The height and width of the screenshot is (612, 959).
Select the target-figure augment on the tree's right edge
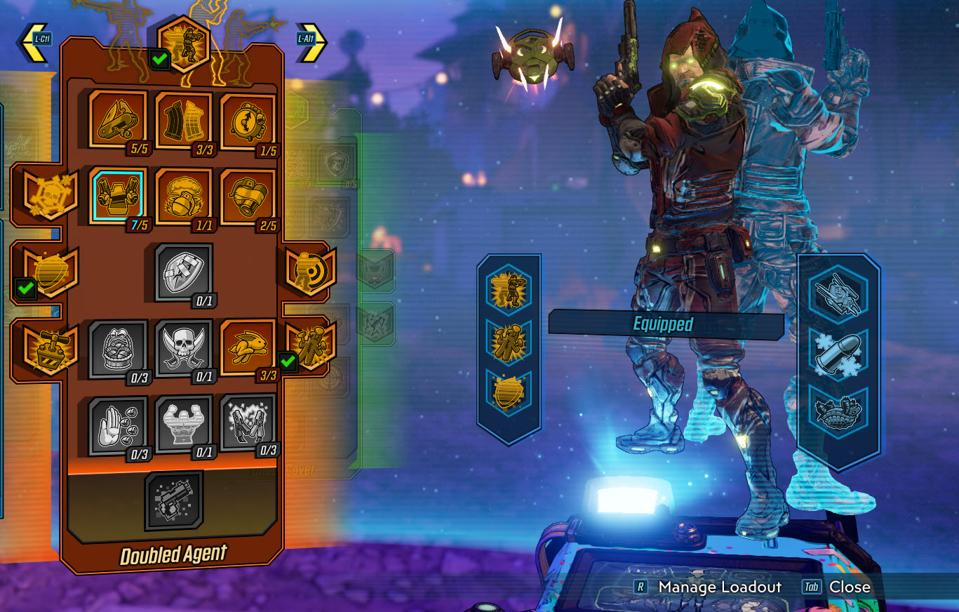309,271
